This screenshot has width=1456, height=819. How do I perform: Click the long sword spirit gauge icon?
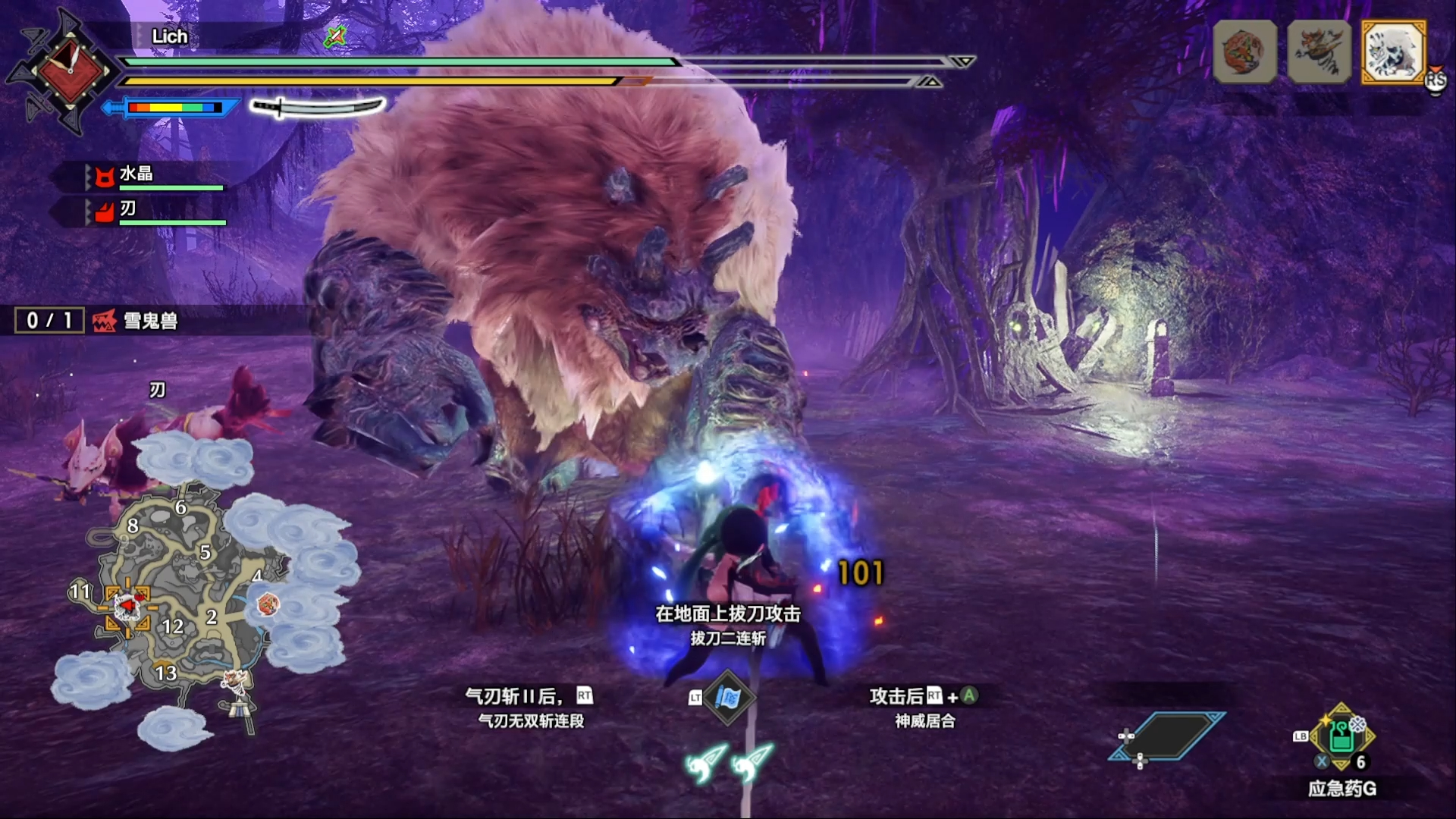317,108
